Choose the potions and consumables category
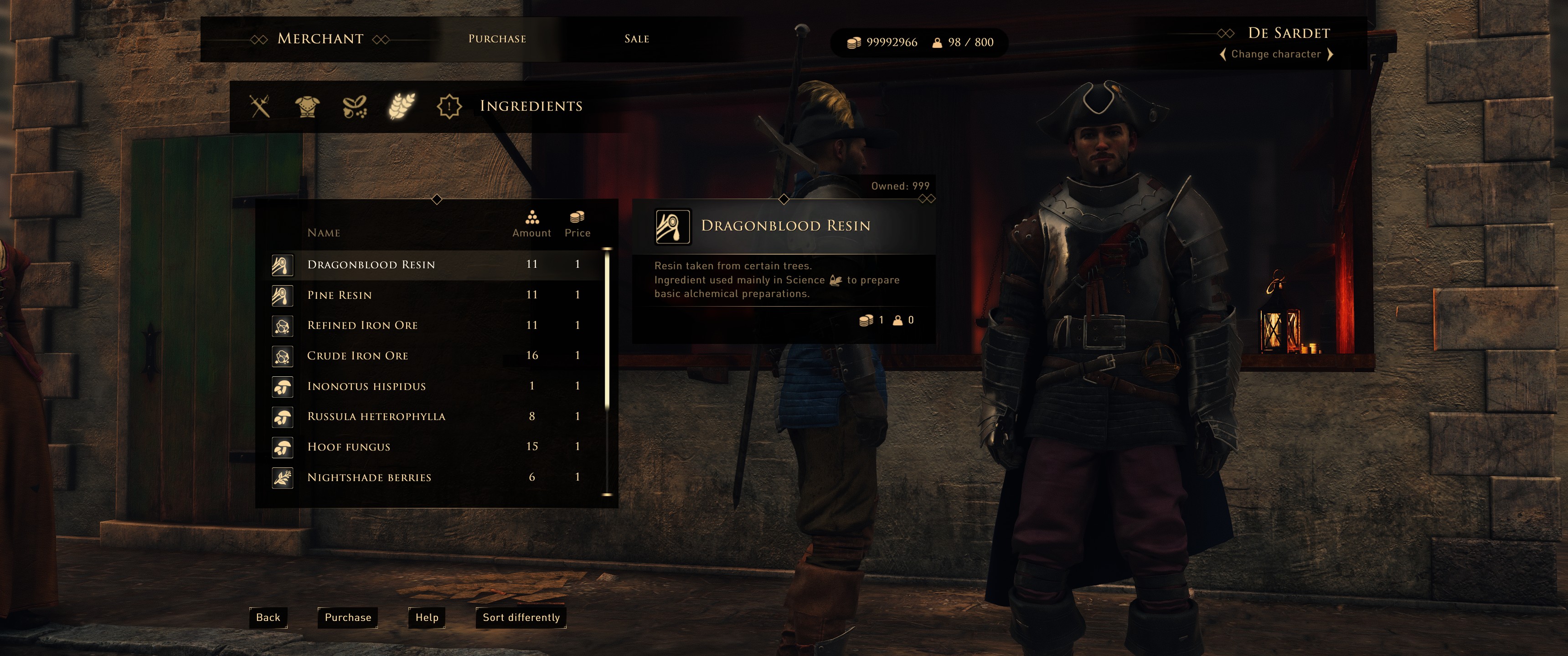 354,107
